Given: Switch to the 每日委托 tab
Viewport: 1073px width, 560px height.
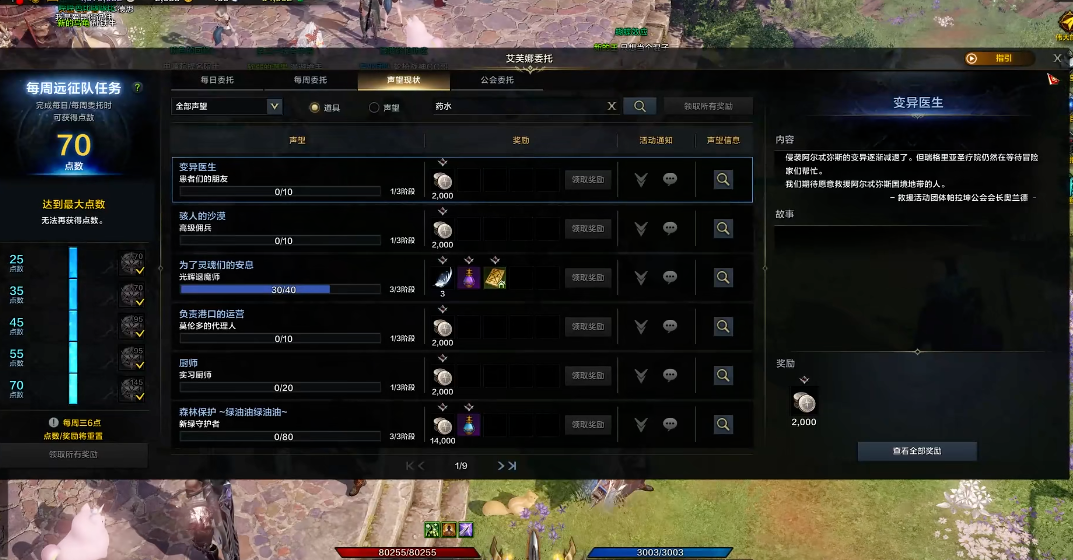Looking at the screenshot, I should pyautogui.click(x=217, y=80).
